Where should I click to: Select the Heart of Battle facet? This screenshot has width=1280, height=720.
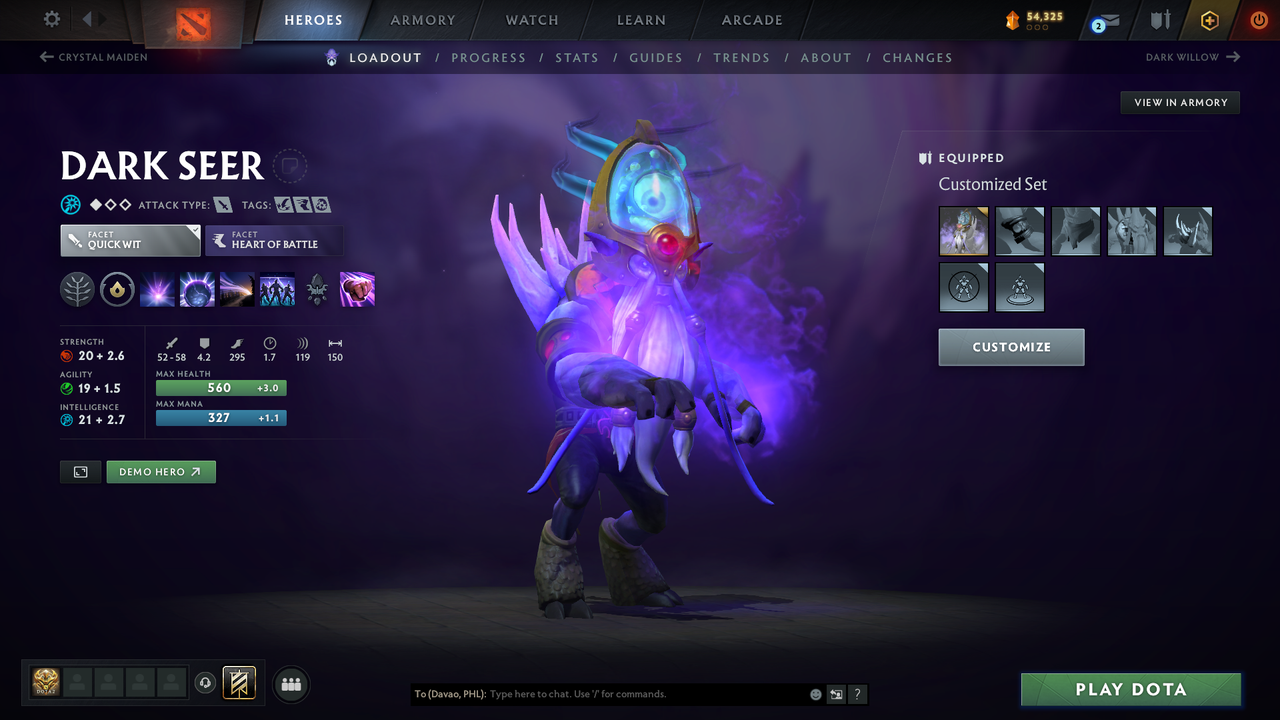coord(274,241)
